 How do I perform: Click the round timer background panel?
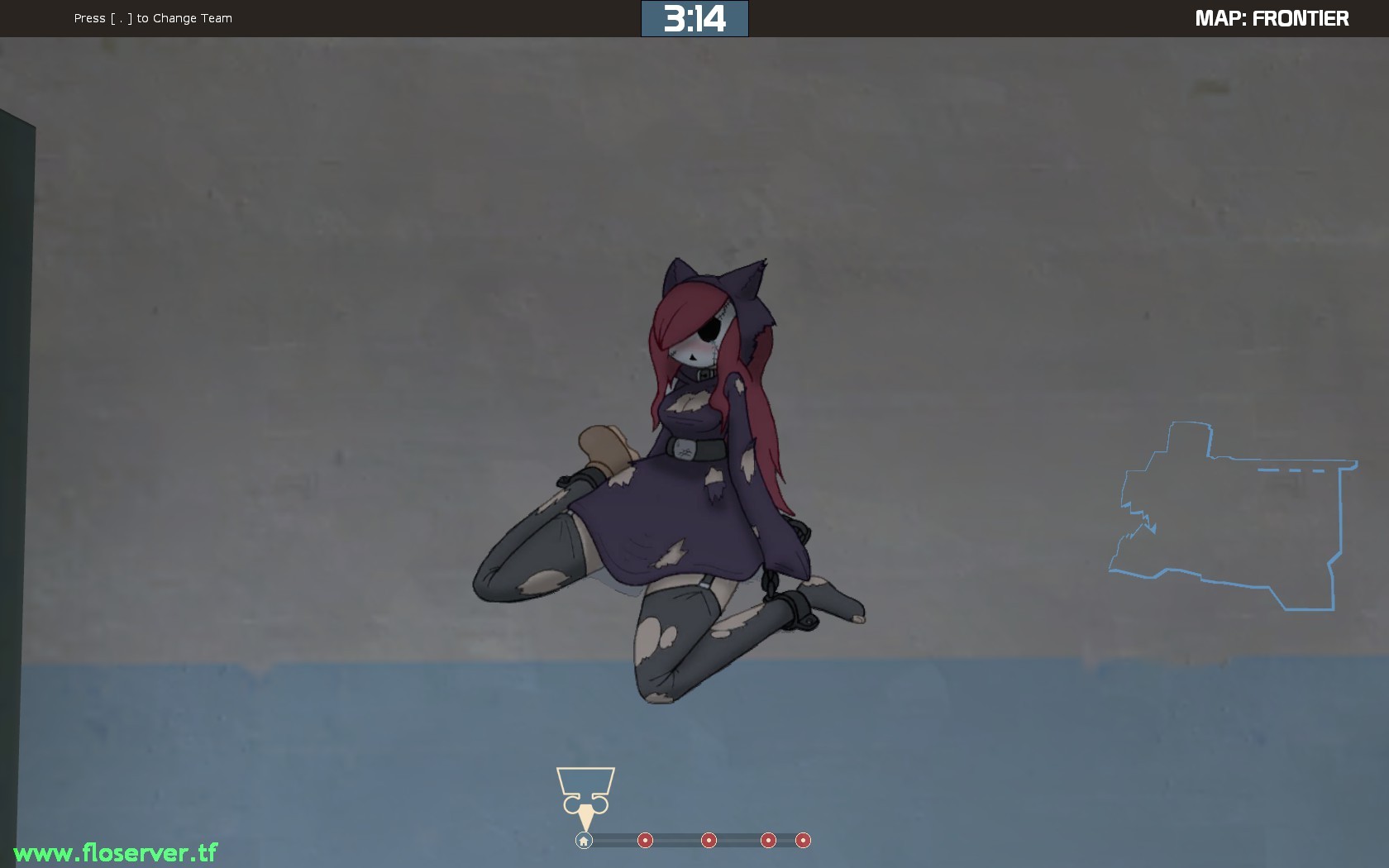[694, 17]
